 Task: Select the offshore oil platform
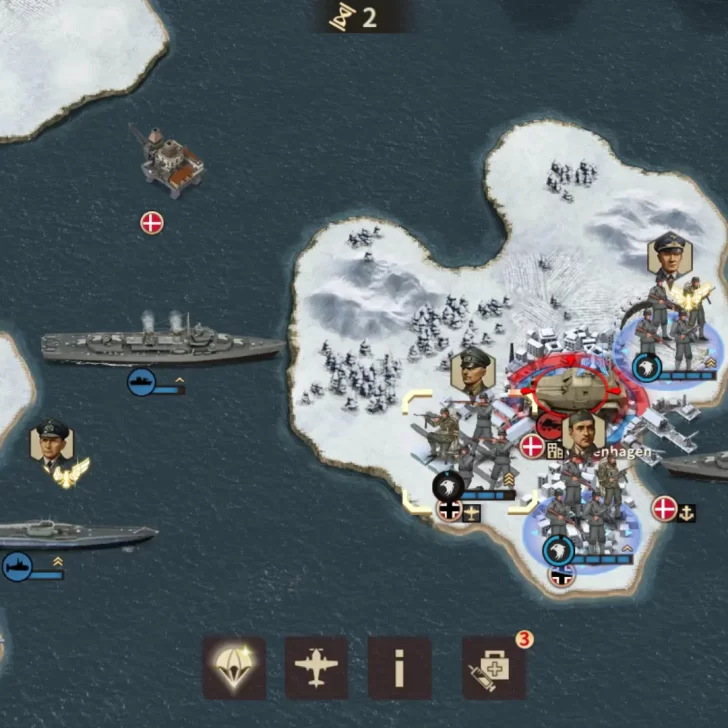coord(172,160)
